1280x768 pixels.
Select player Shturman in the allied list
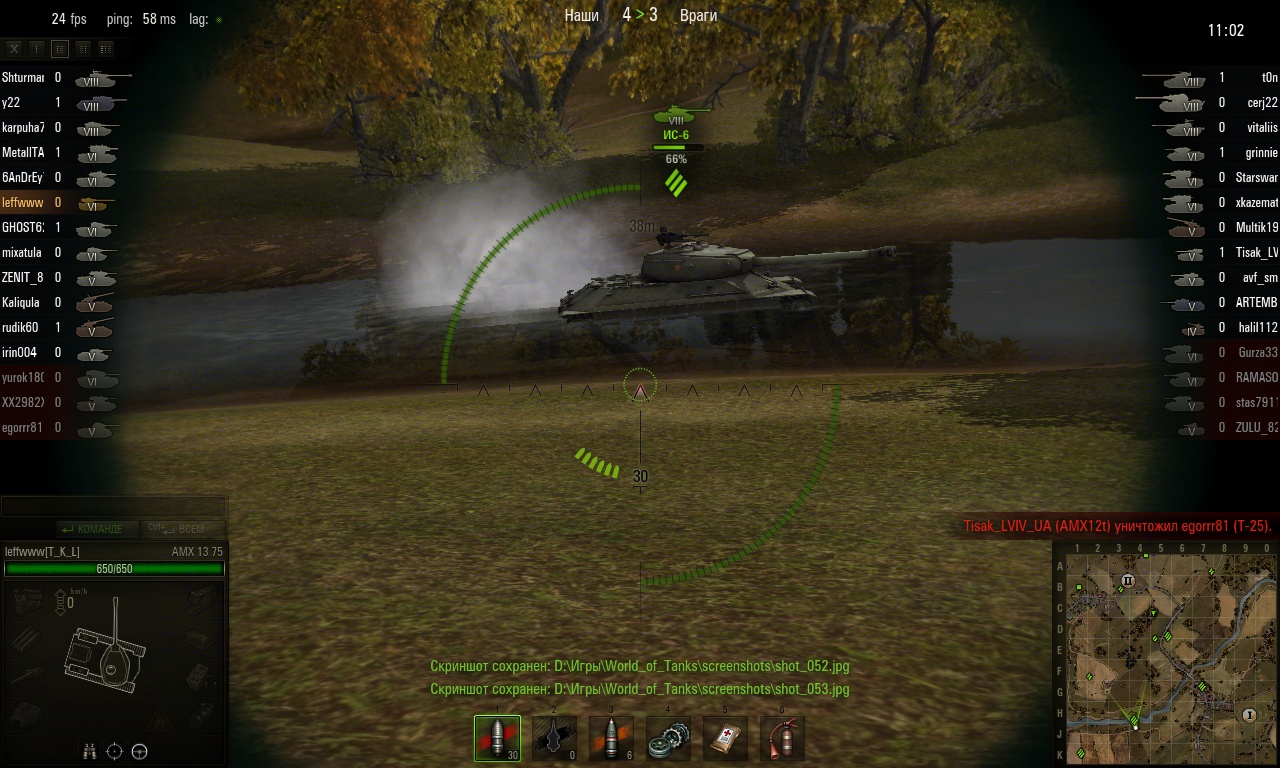click(x=23, y=77)
